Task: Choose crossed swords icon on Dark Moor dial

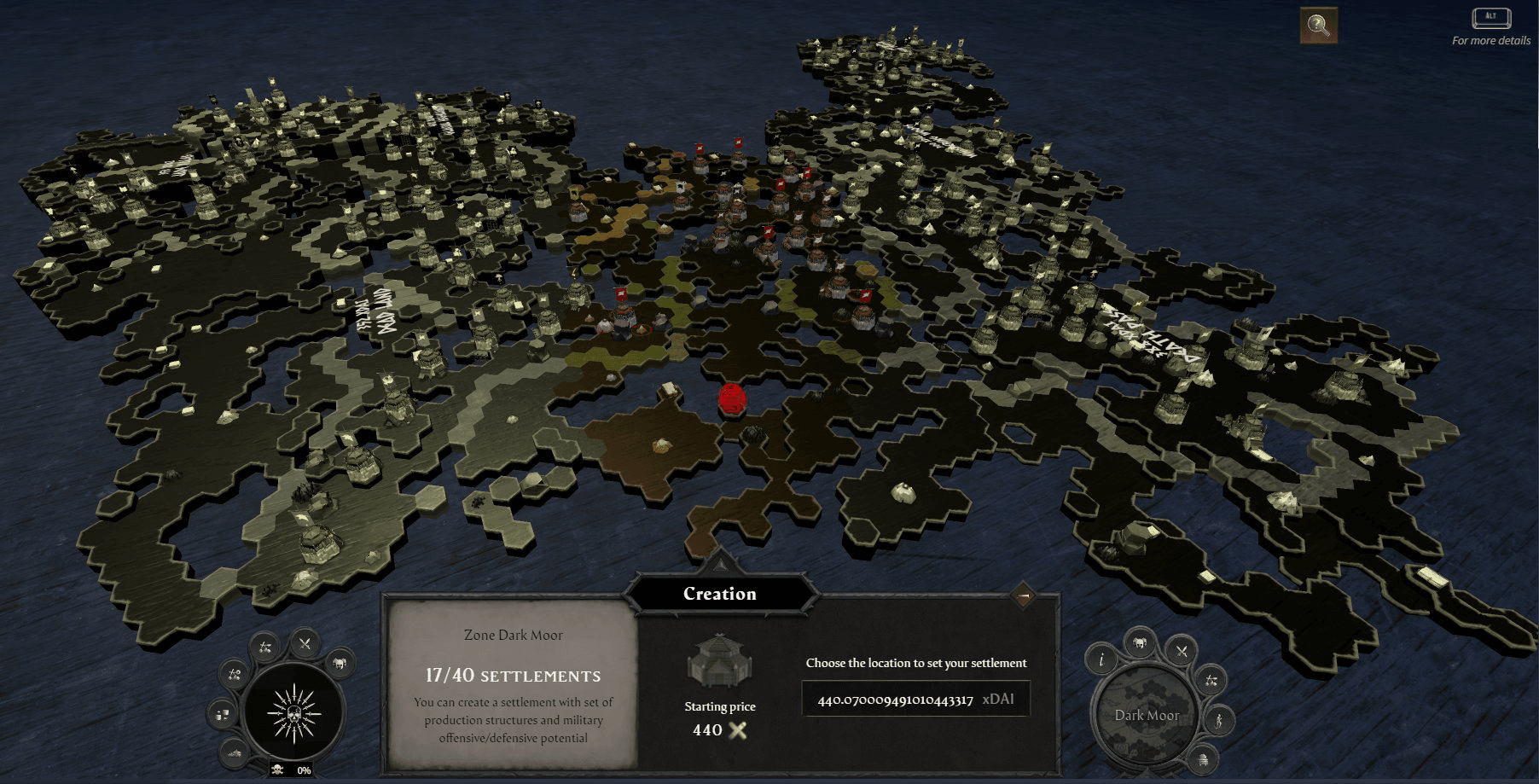Action: (x=1182, y=652)
